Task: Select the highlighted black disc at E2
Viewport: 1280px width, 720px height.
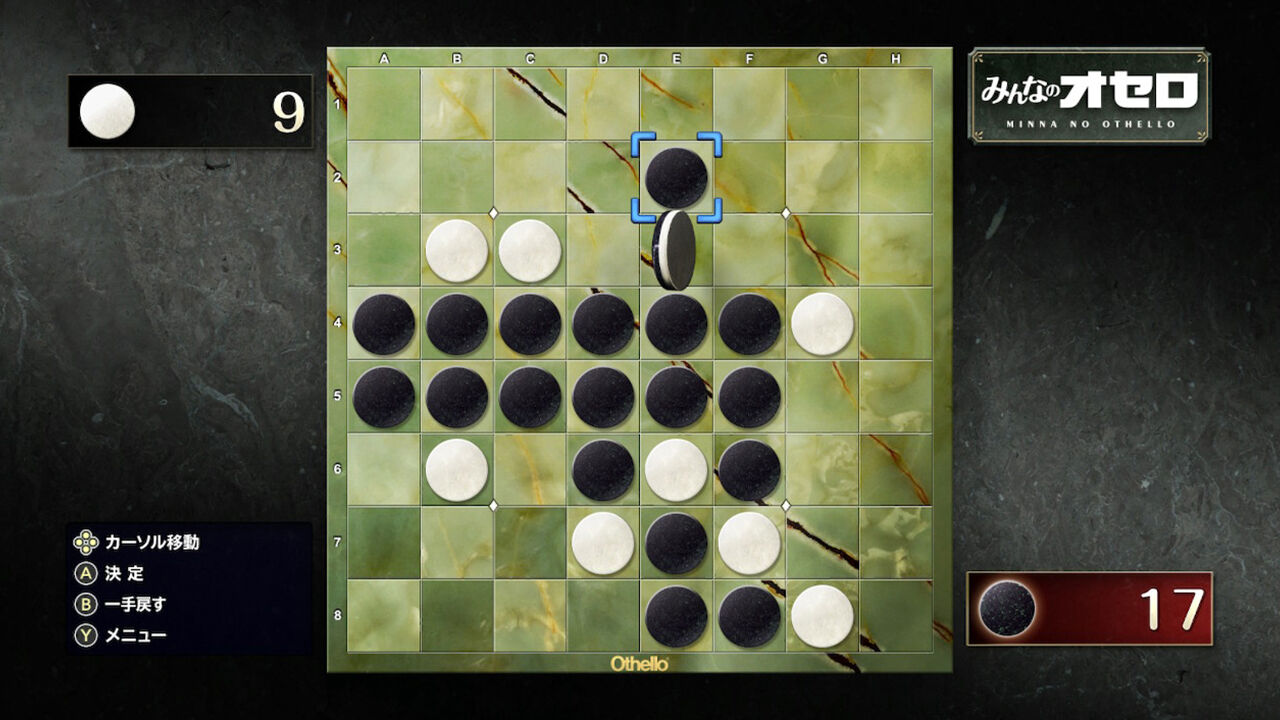Action: (x=676, y=176)
